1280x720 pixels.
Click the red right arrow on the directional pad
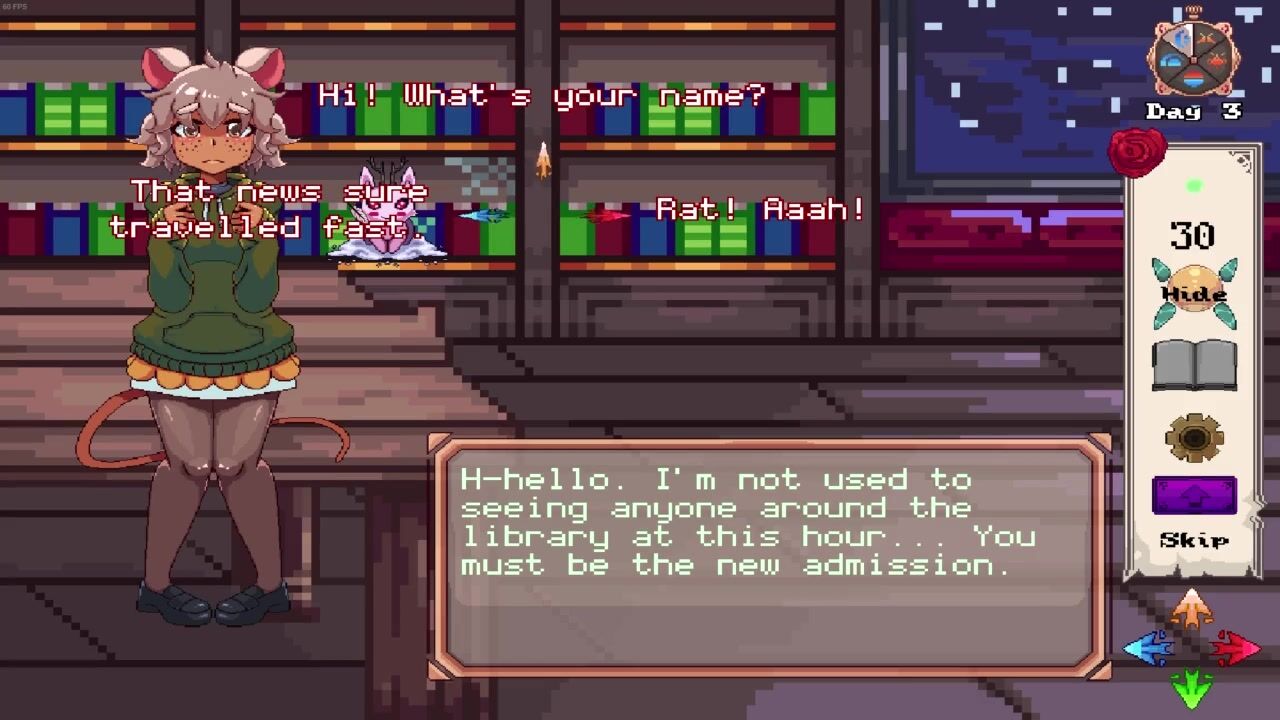(x=1235, y=649)
